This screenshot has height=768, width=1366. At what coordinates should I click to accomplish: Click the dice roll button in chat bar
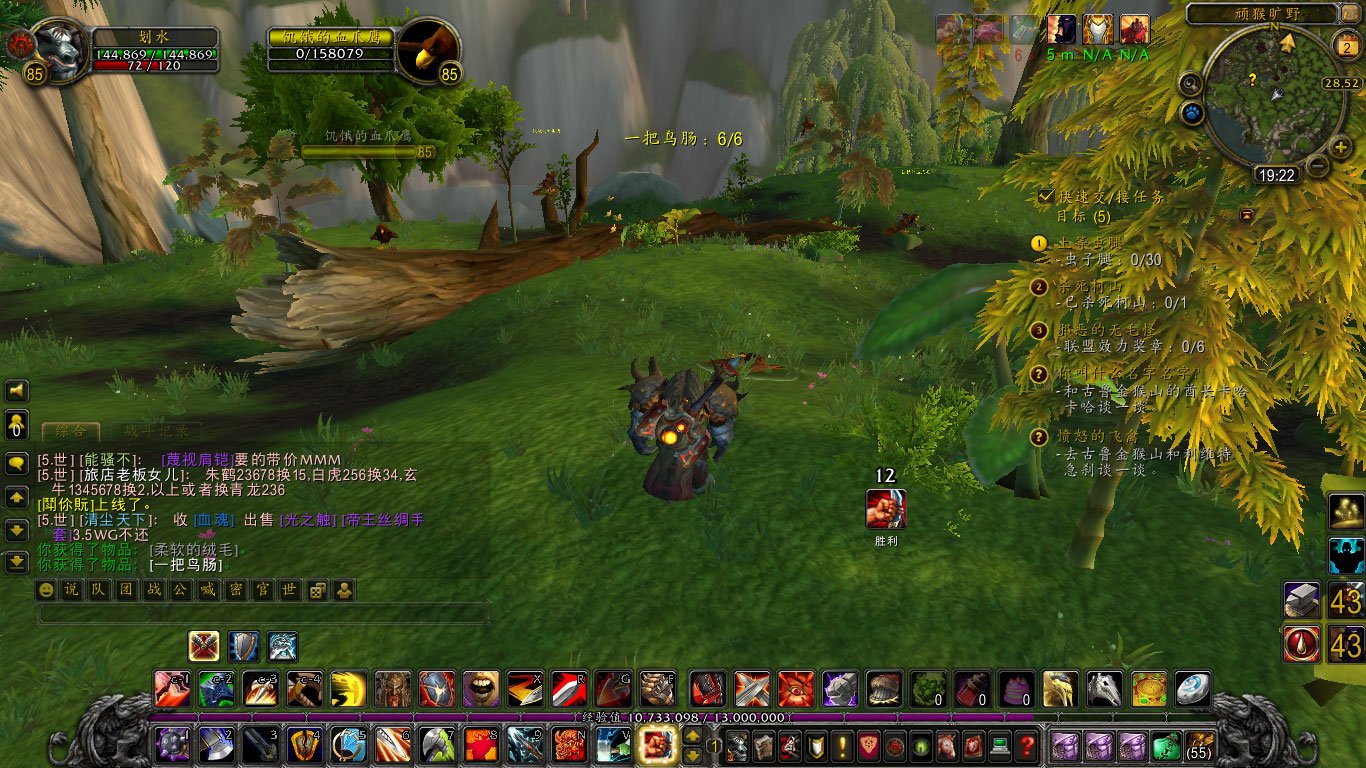[316, 590]
